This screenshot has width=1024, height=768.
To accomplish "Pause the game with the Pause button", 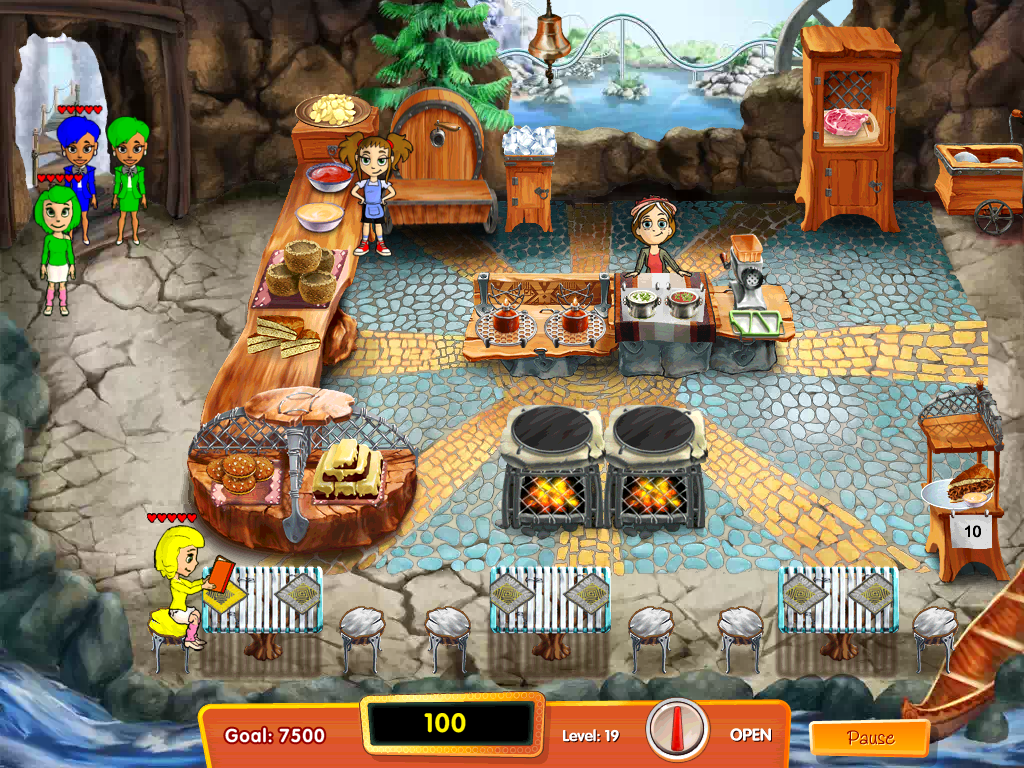I will [868, 738].
